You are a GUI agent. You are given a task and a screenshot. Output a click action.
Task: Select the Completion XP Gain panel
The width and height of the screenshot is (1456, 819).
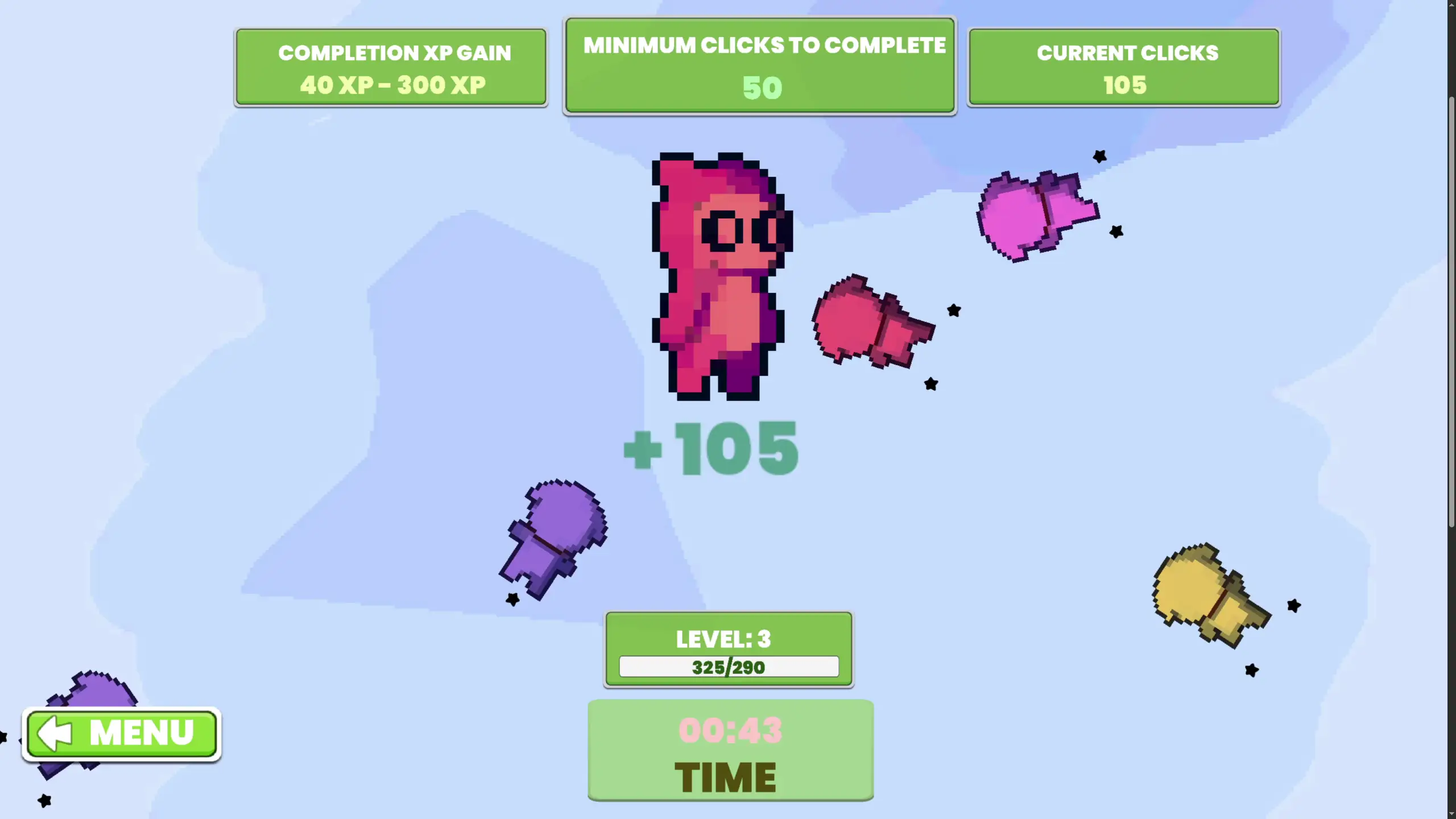(391, 67)
